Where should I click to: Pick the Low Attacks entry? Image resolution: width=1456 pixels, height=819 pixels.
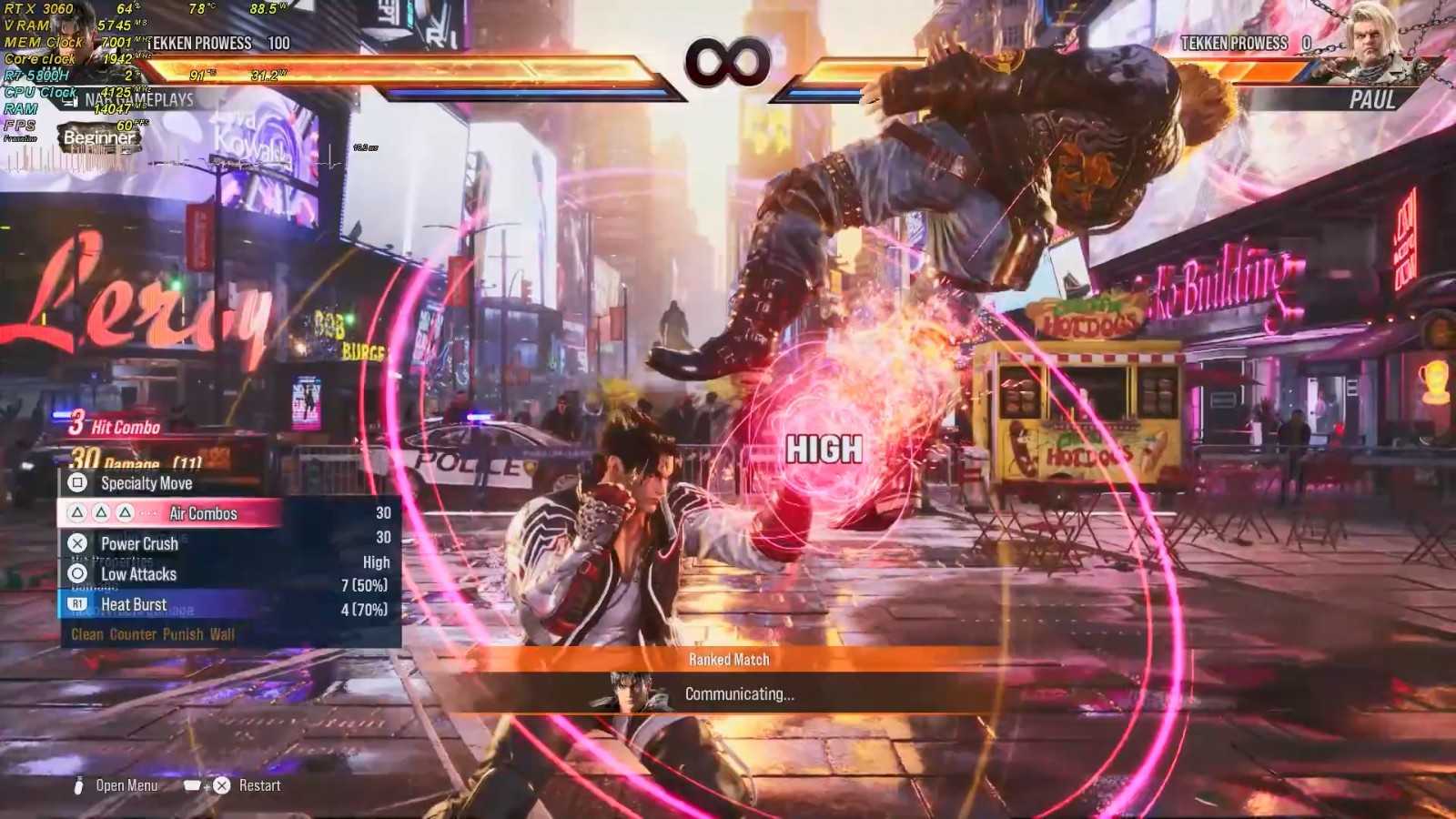pyautogui.click(x=138, y=574)
